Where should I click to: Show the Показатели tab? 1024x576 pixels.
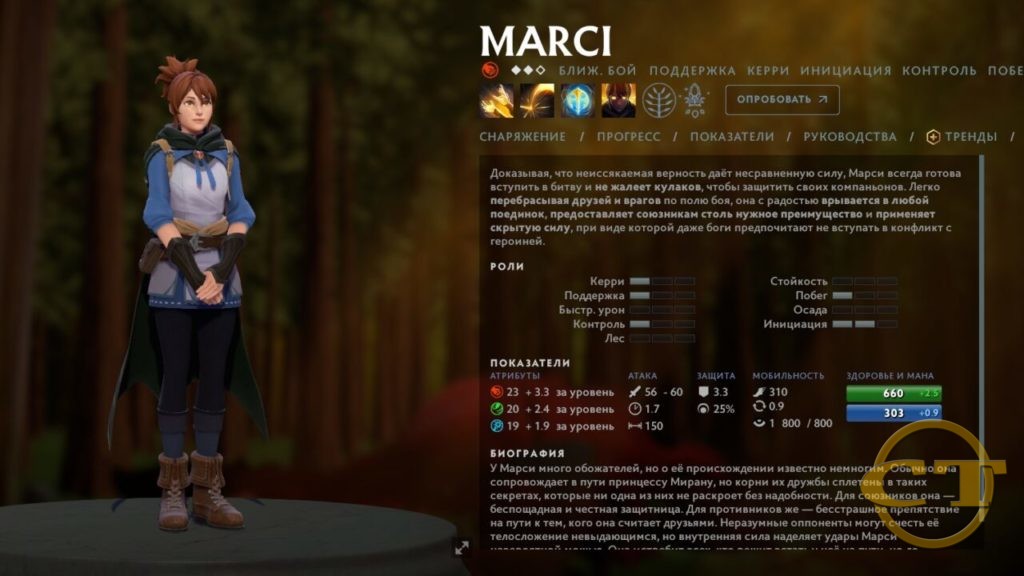point(732,137)
